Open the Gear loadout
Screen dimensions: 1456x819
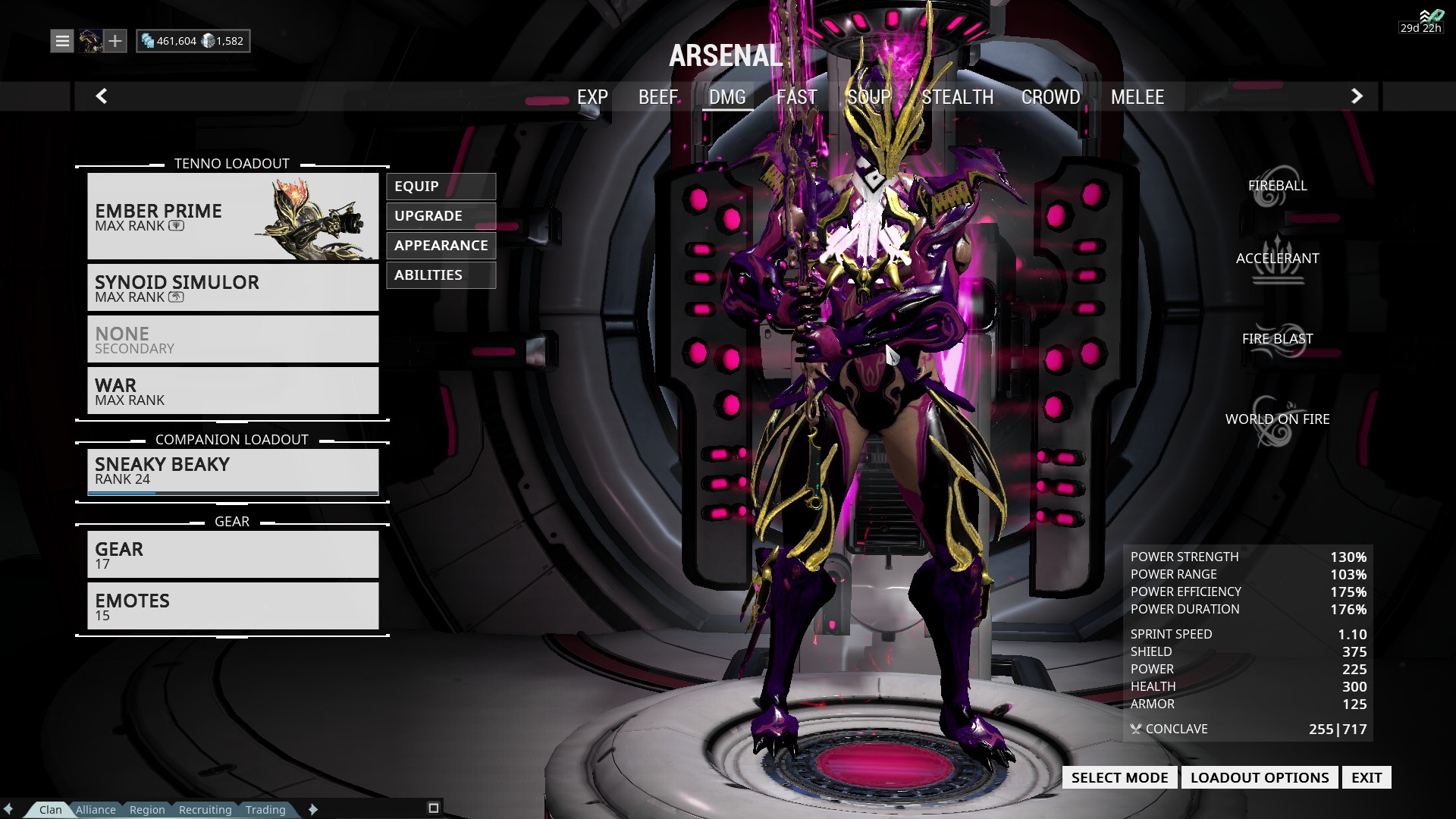(x=232, y=554)
